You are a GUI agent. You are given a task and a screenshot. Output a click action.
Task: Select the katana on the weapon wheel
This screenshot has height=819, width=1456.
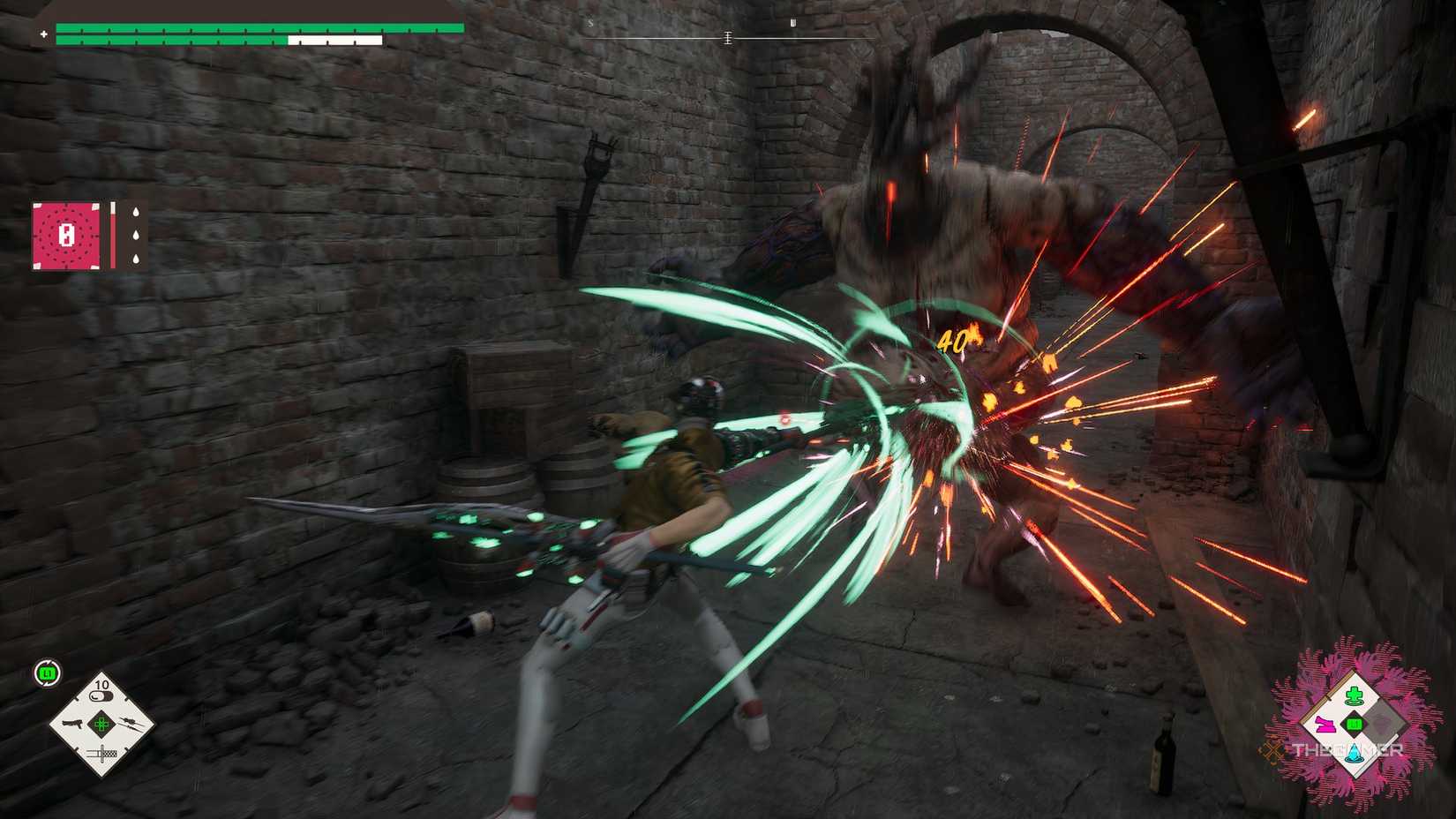point(101,752)
